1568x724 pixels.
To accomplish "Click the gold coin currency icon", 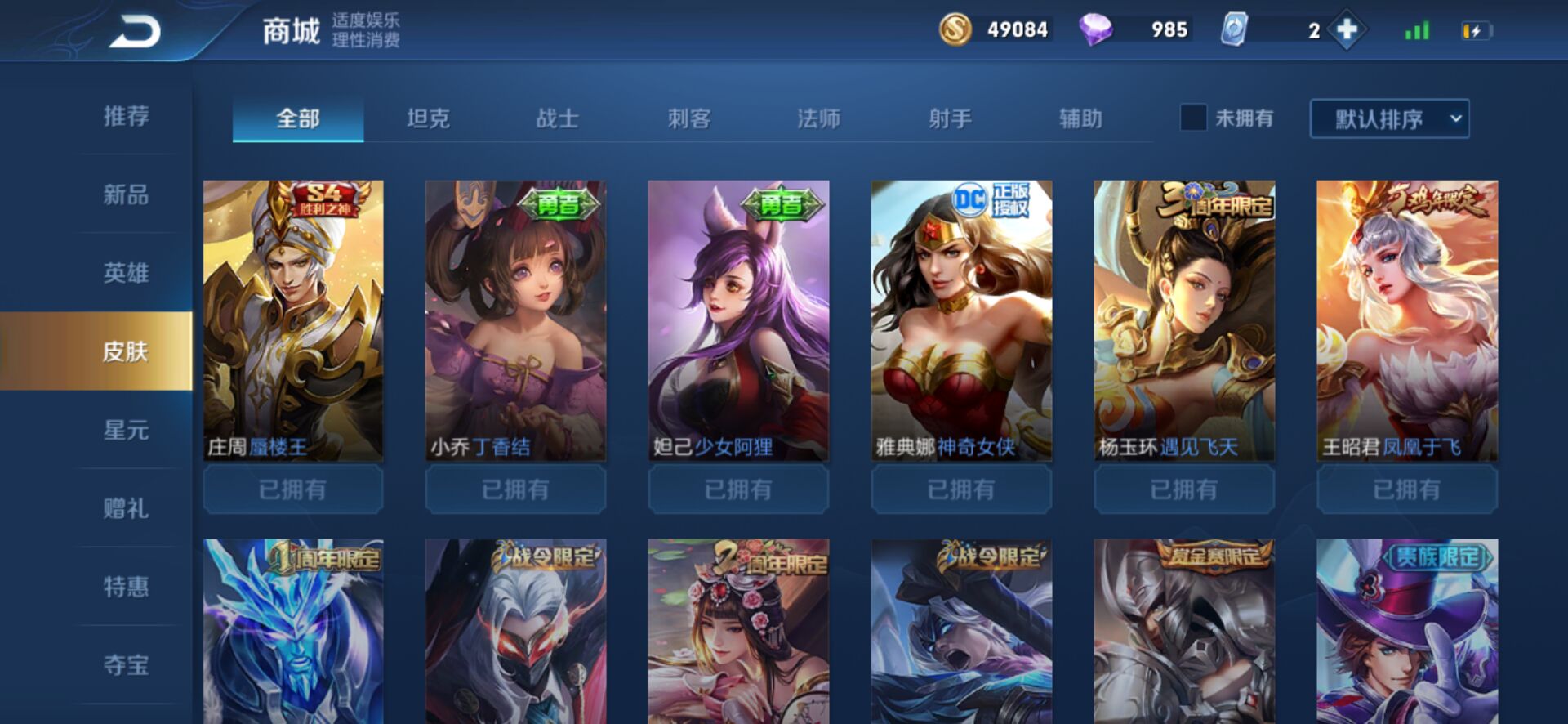I will pos(957,29).
